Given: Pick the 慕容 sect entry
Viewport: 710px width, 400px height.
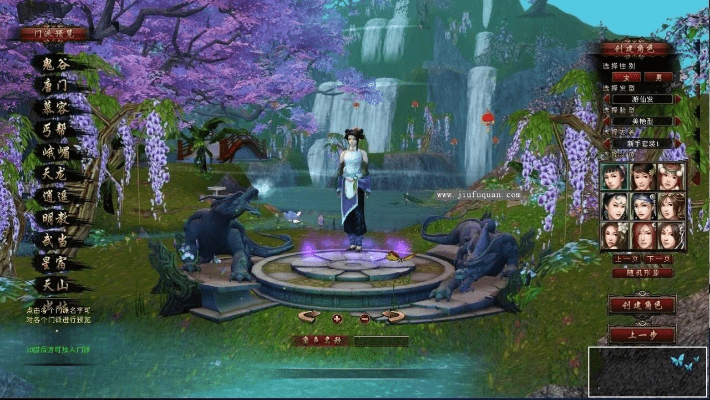Looking at the screenshot, I should [x=55, y=107].
